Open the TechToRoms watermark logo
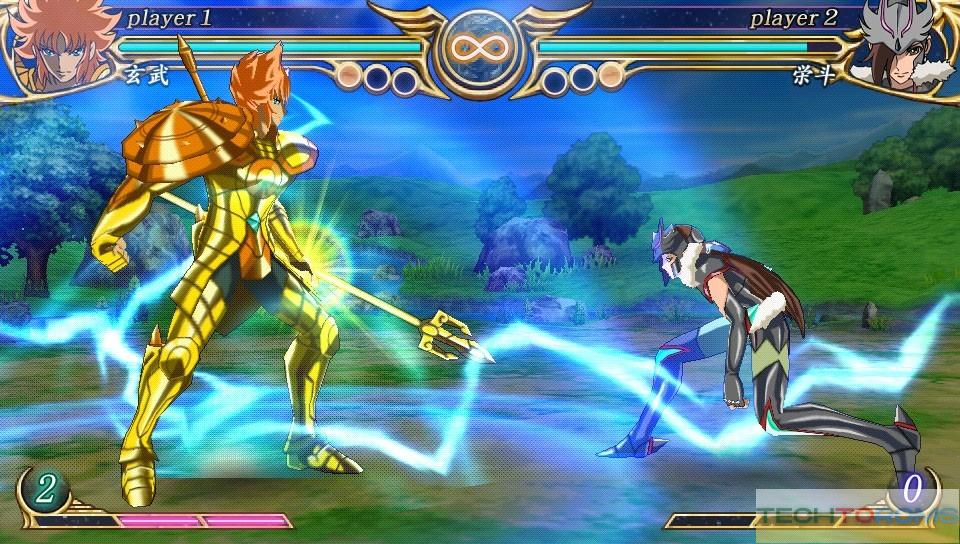 click(855, 516)
